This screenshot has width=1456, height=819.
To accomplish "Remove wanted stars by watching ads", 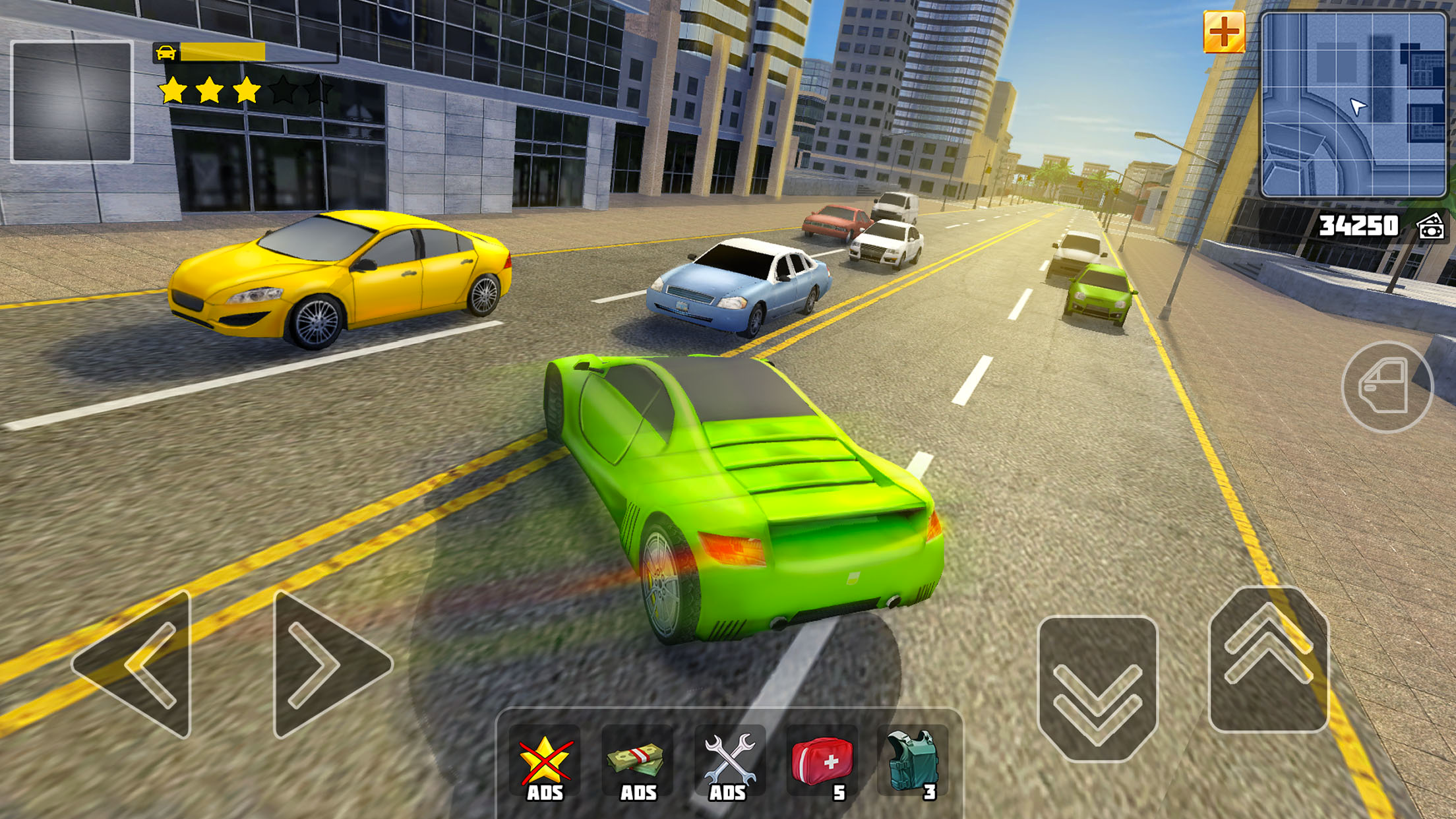I will pos(545,765).
